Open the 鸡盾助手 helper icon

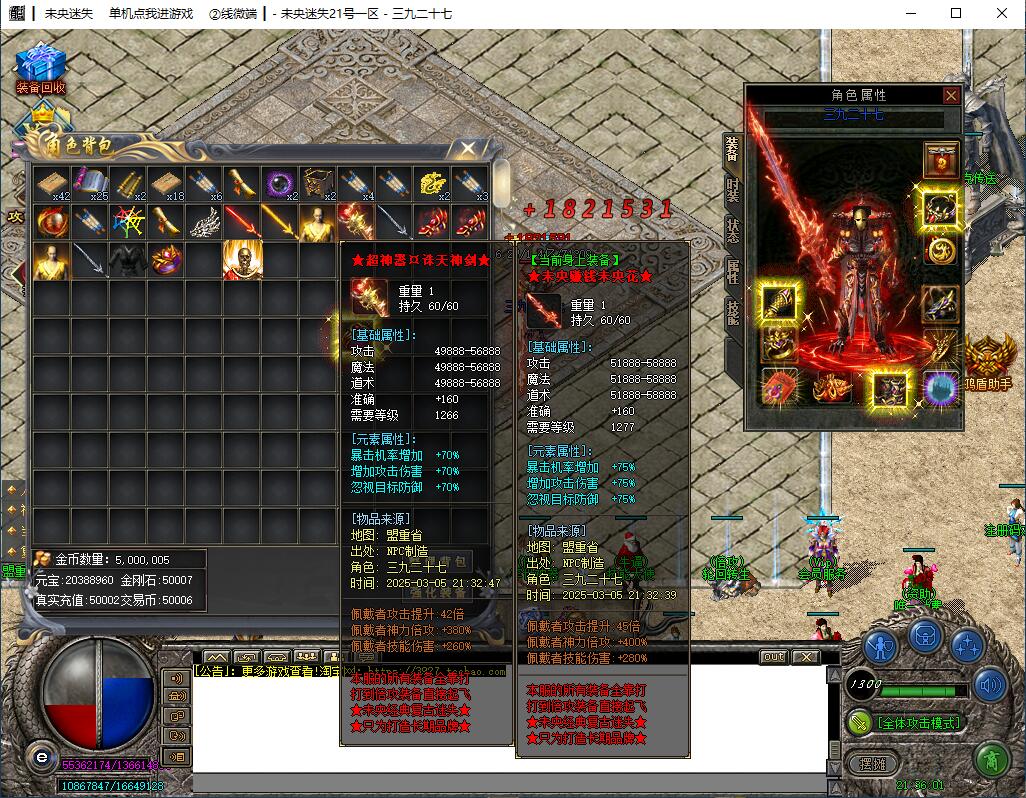point(988,357)
